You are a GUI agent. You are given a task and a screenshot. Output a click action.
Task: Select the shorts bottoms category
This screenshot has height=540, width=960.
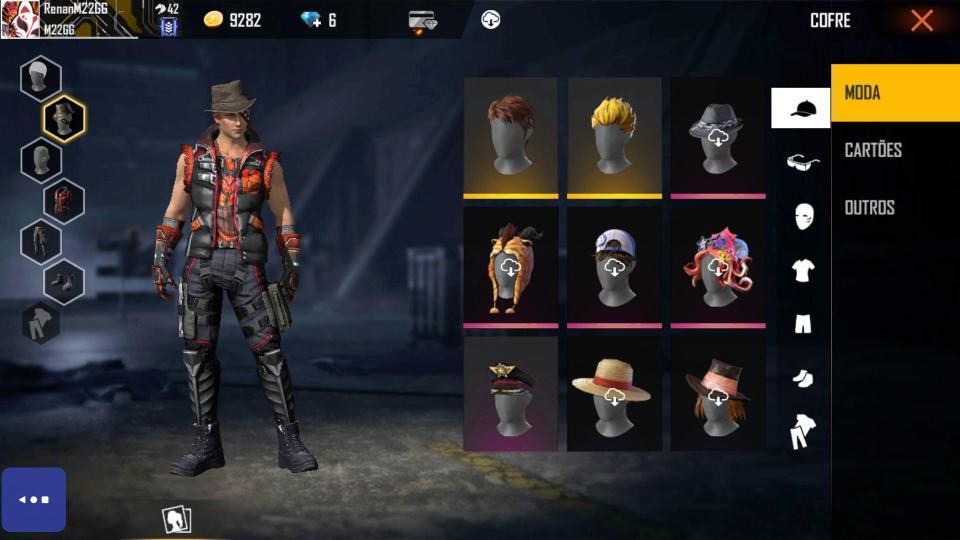[802, 323]
